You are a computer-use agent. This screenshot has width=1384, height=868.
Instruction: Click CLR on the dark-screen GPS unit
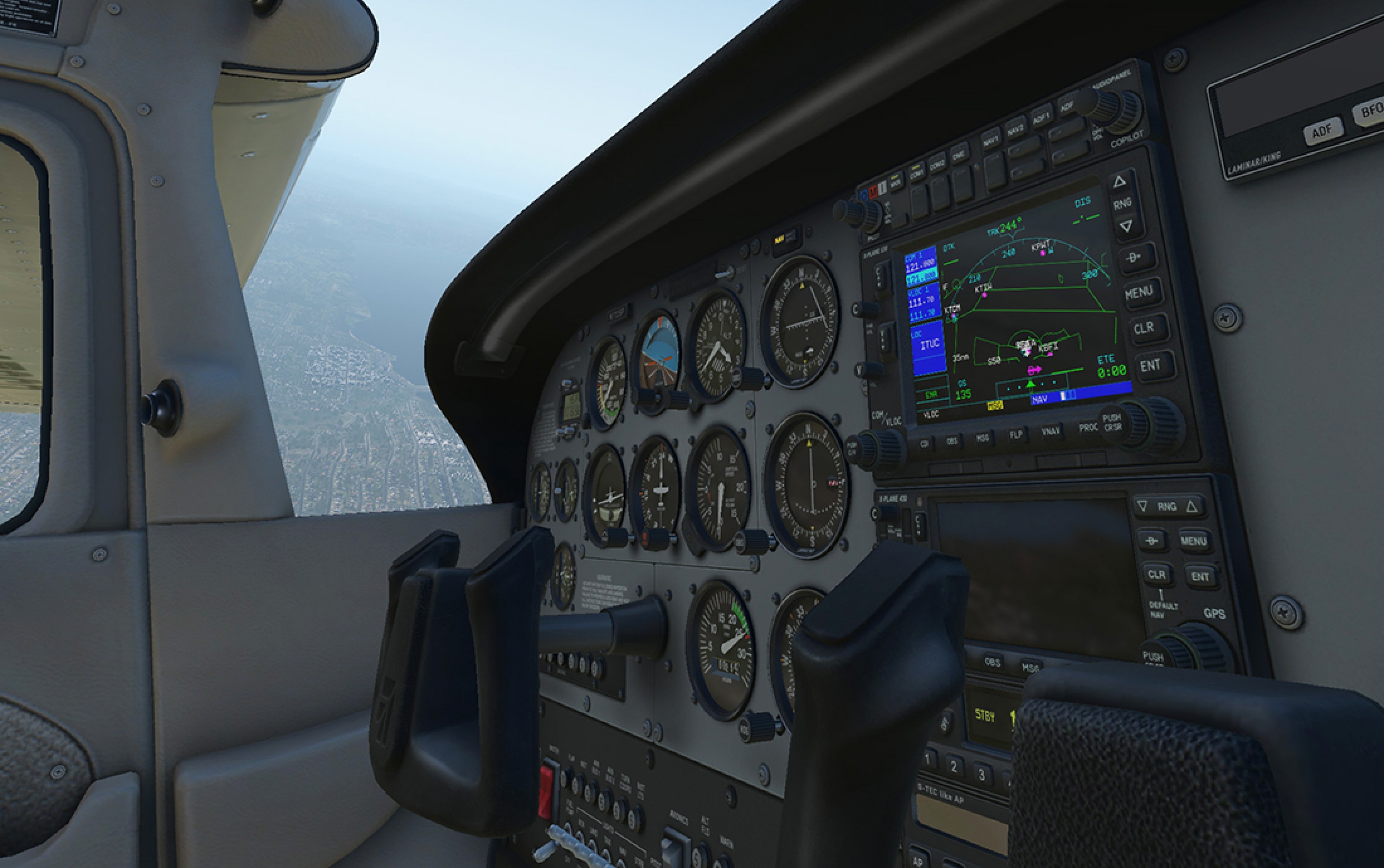click(1156, 575)
